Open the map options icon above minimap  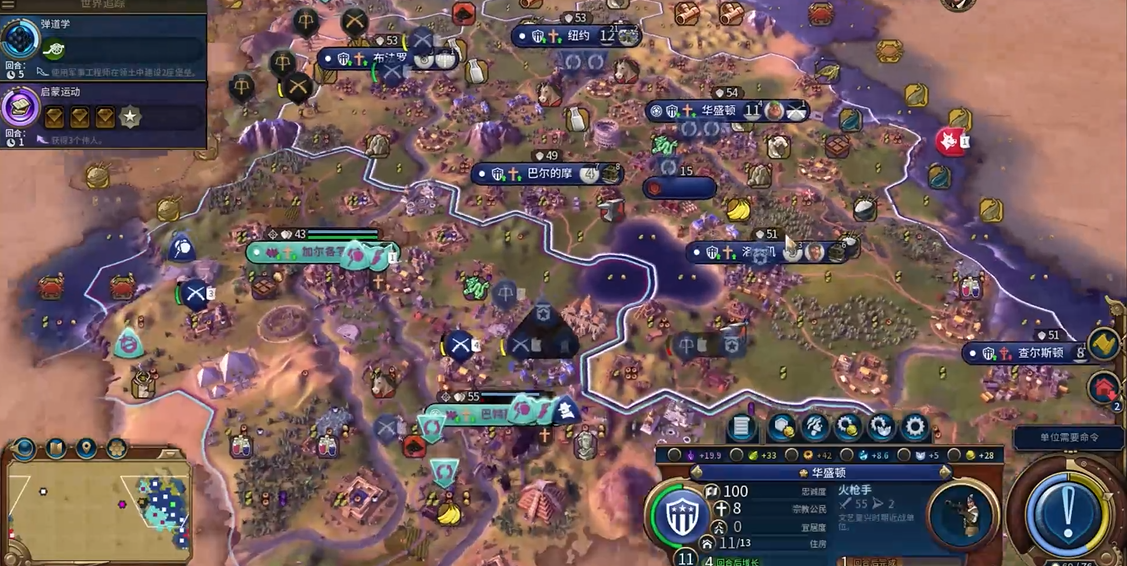[56, 447]
